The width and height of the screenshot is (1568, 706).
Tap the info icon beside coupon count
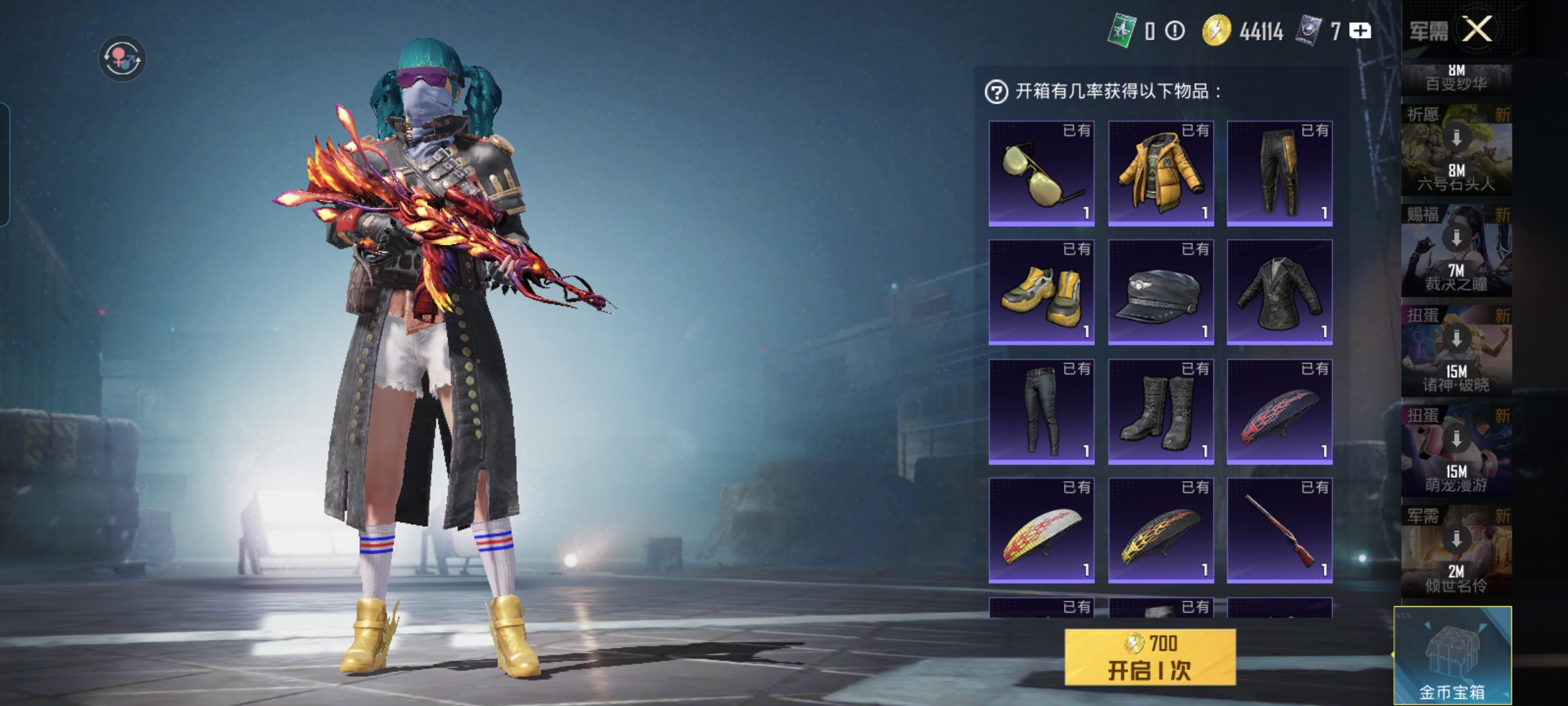[1175, 31]
